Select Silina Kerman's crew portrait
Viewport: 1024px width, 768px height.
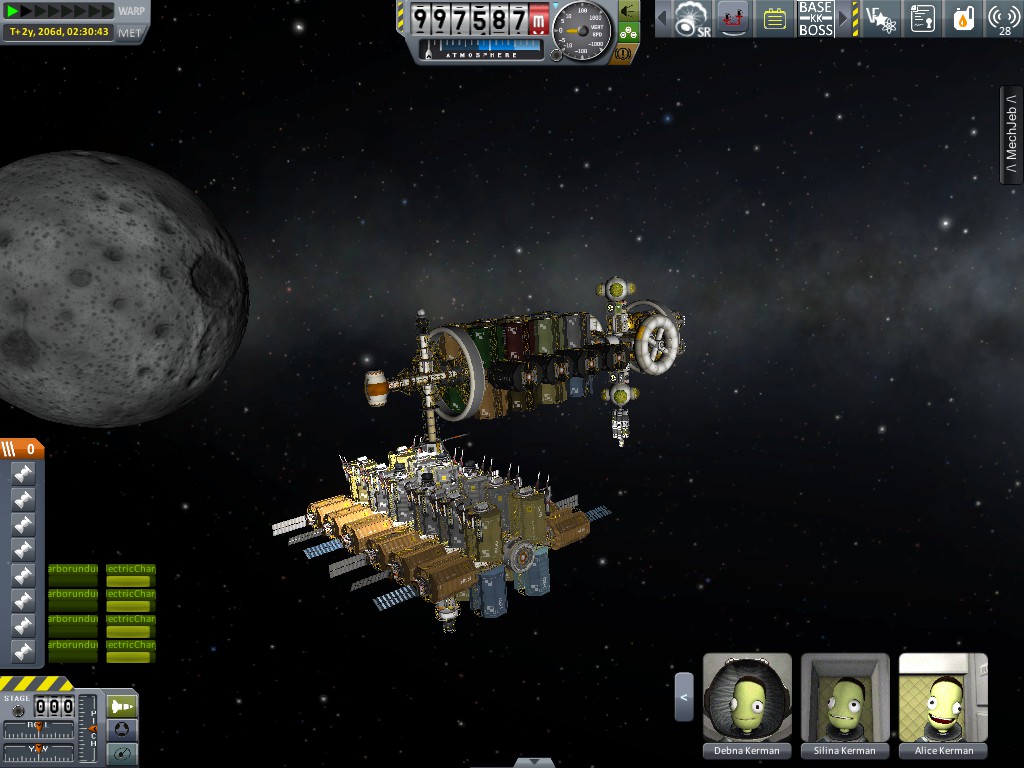(845, 697)
